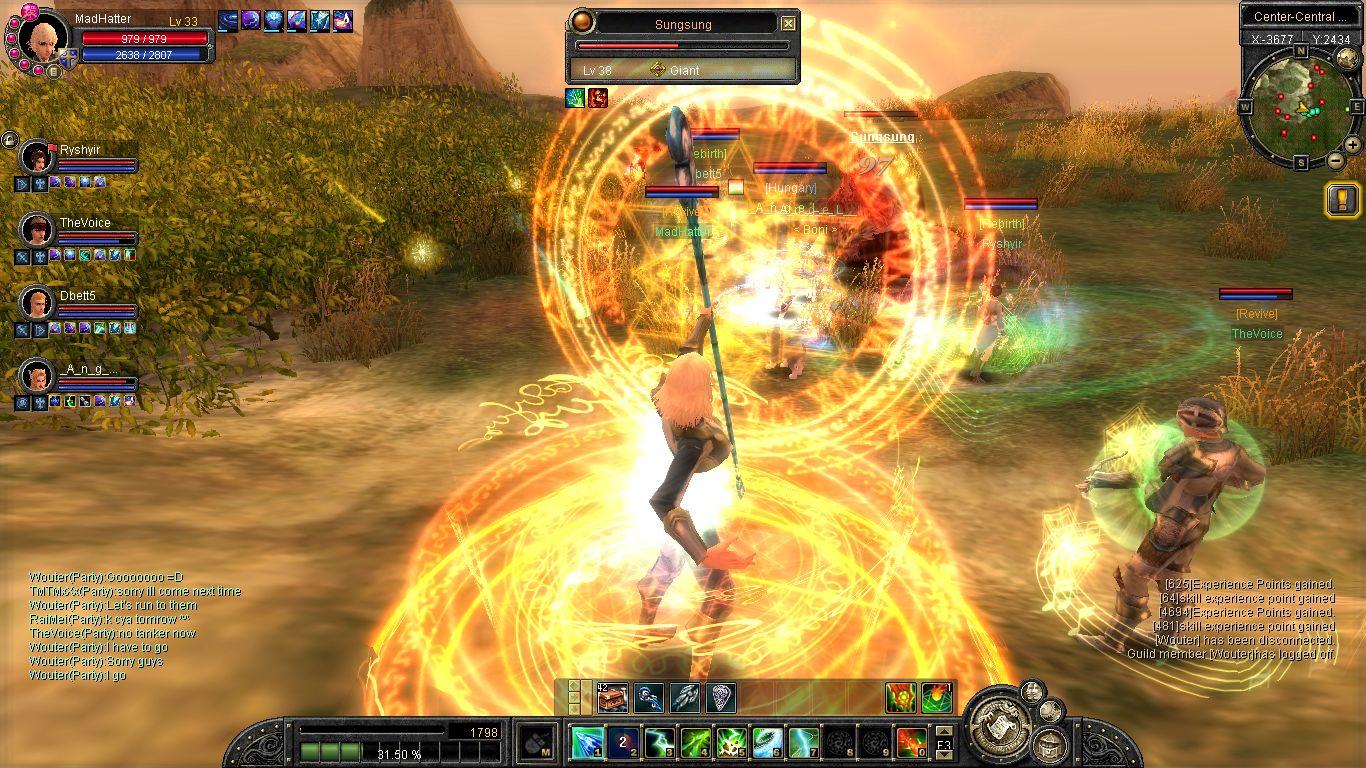
Task: Select party member TheVoice's portrait
Action: [37, 230]
